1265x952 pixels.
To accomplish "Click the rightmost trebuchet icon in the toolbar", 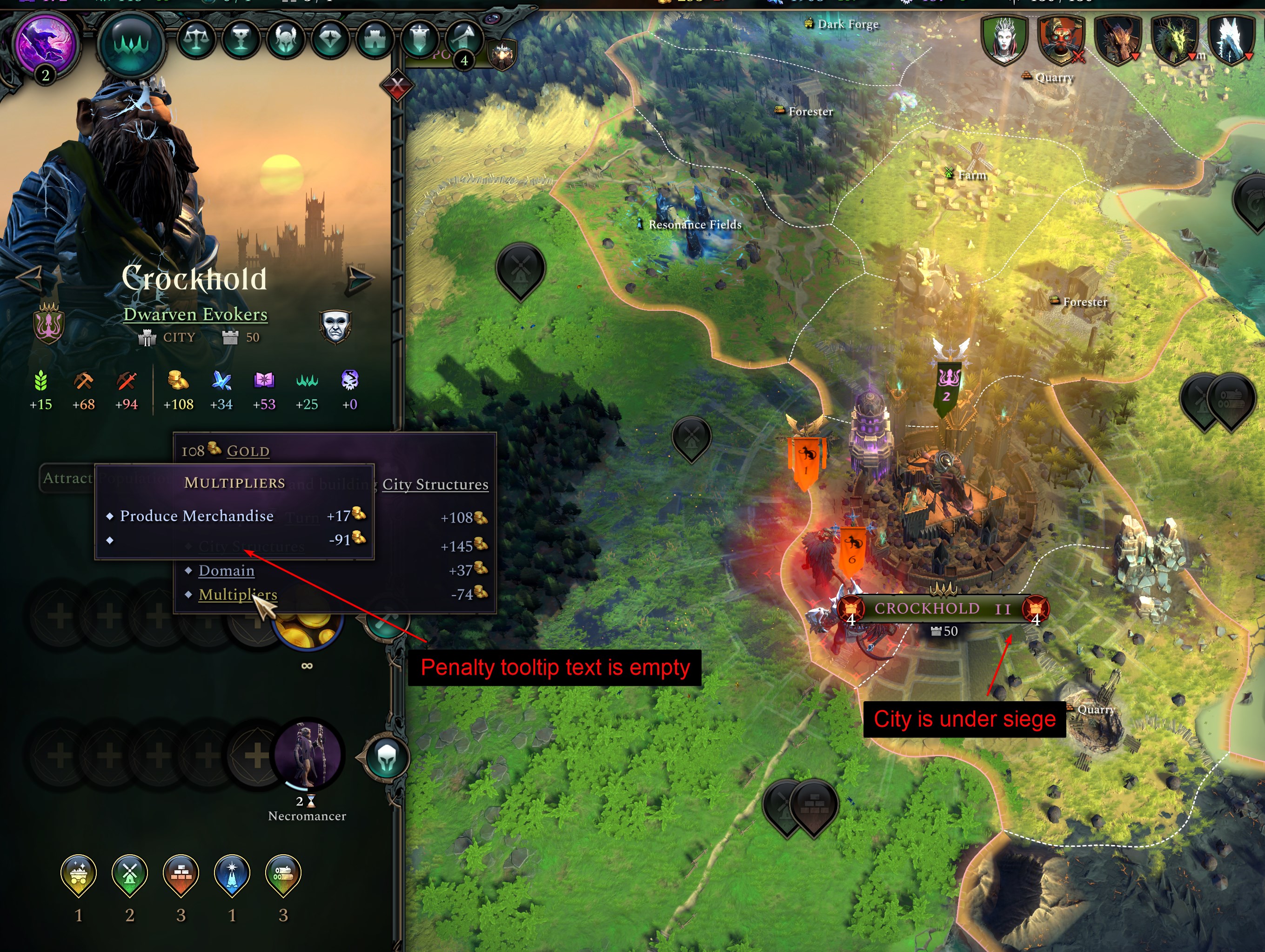I will coord(464,38).
